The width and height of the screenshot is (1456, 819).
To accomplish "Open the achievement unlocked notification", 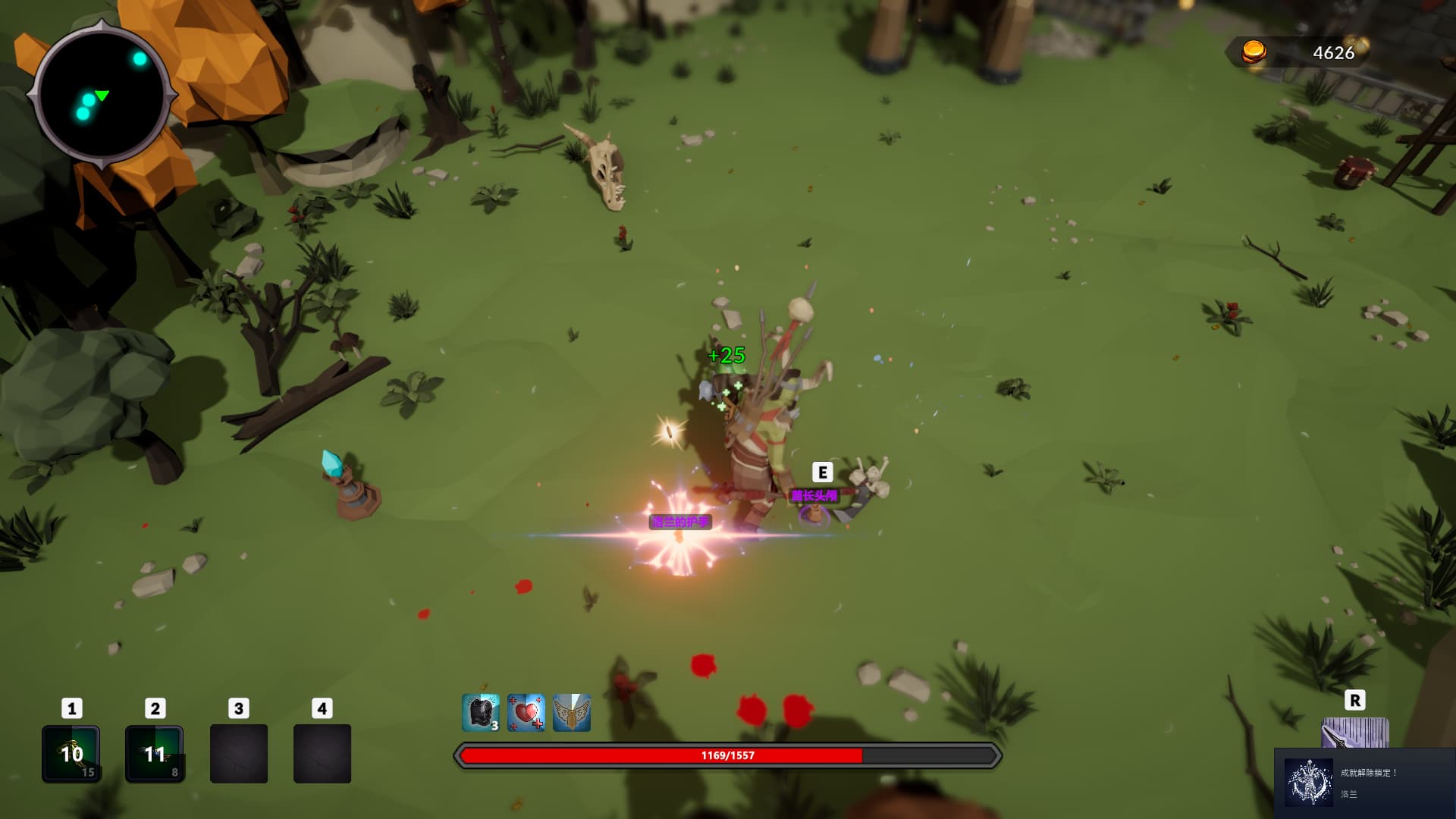I will 1365,783.
